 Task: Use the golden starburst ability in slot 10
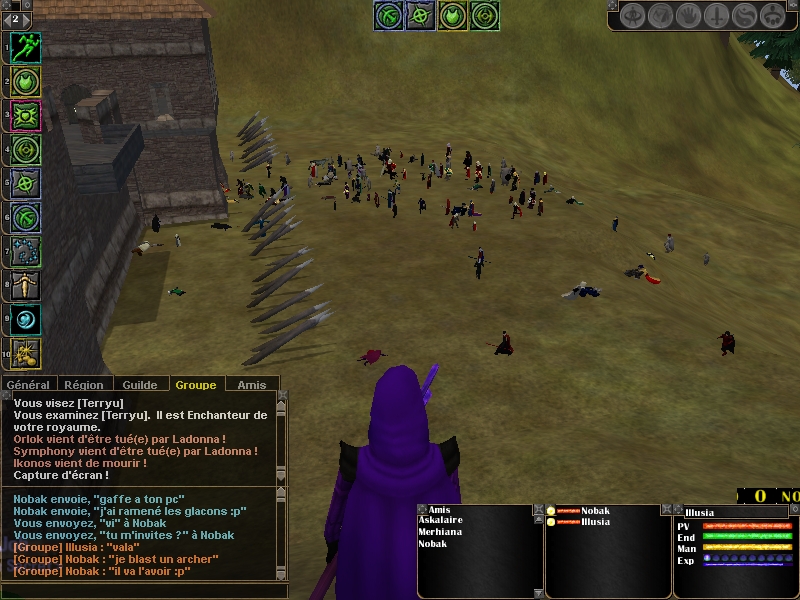25,353
